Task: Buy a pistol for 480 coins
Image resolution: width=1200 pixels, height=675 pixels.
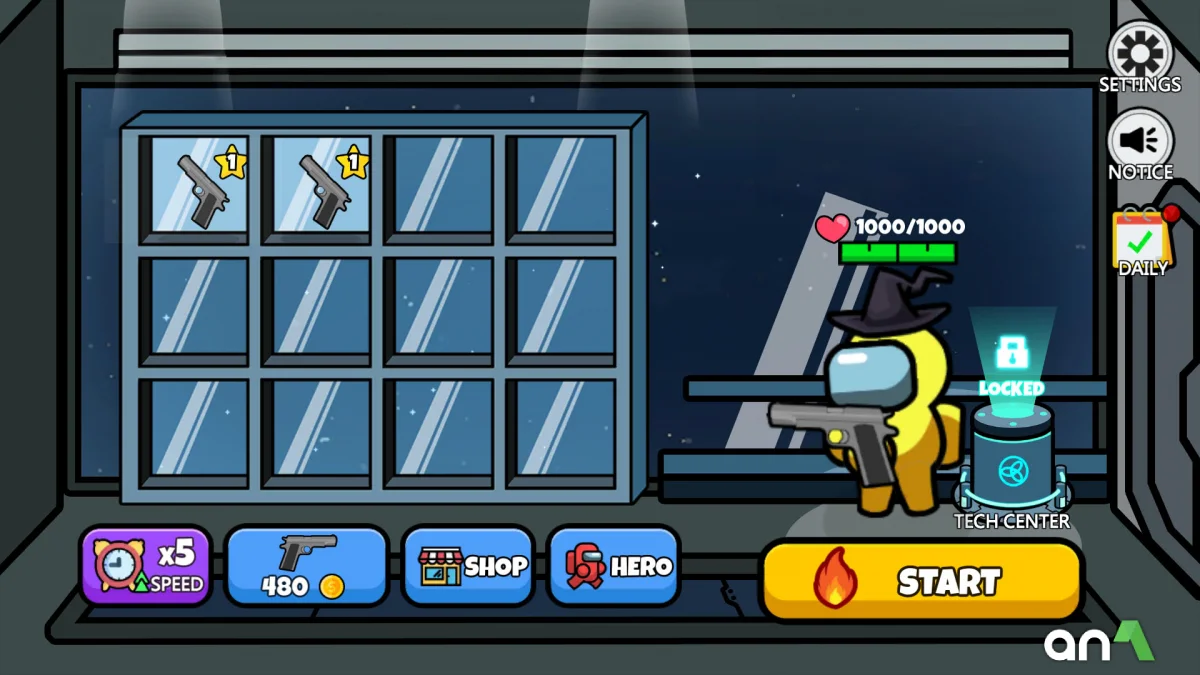Action: (306, 567)
